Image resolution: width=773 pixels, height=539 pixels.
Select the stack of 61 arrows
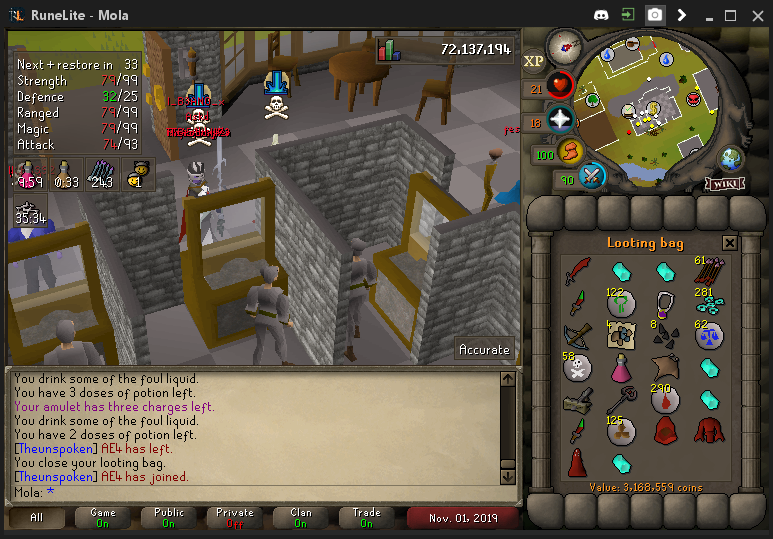click(x=709, y=271)
